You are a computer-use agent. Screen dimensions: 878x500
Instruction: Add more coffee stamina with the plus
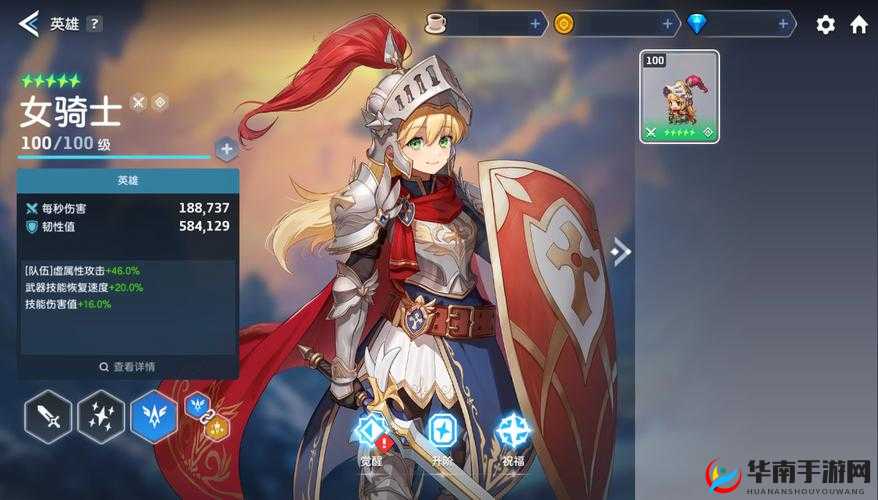click(535, 23)
